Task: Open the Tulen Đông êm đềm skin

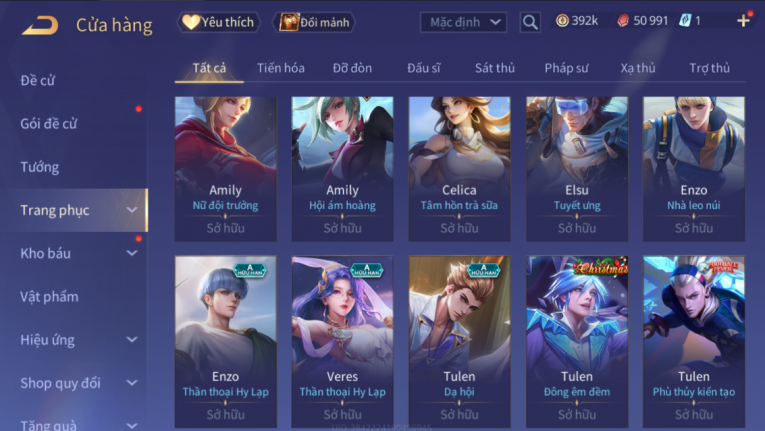Action: [x=576, y=333]
